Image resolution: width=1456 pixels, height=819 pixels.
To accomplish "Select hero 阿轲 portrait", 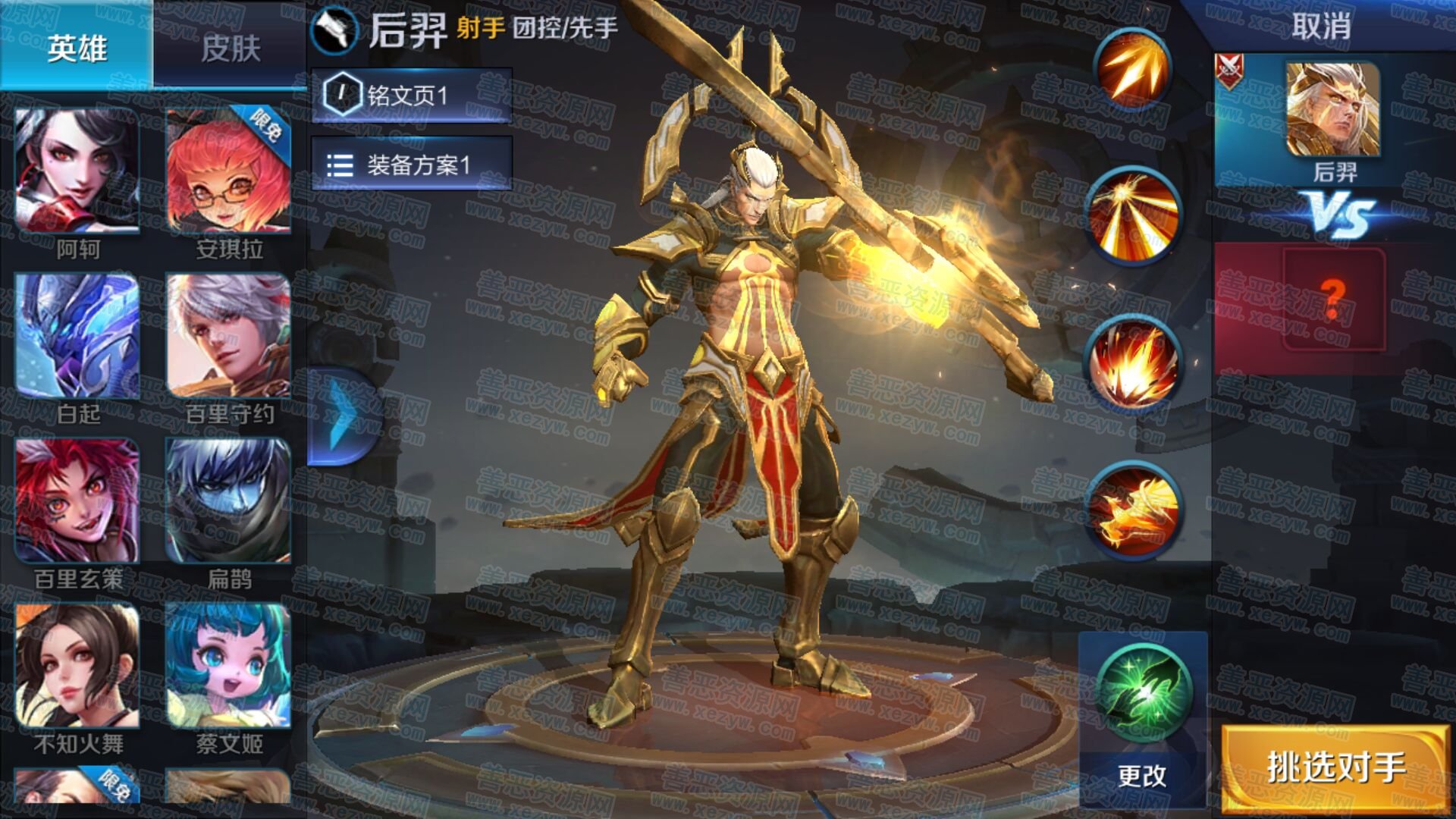I will pyautogui.click(x=77, y=171).
